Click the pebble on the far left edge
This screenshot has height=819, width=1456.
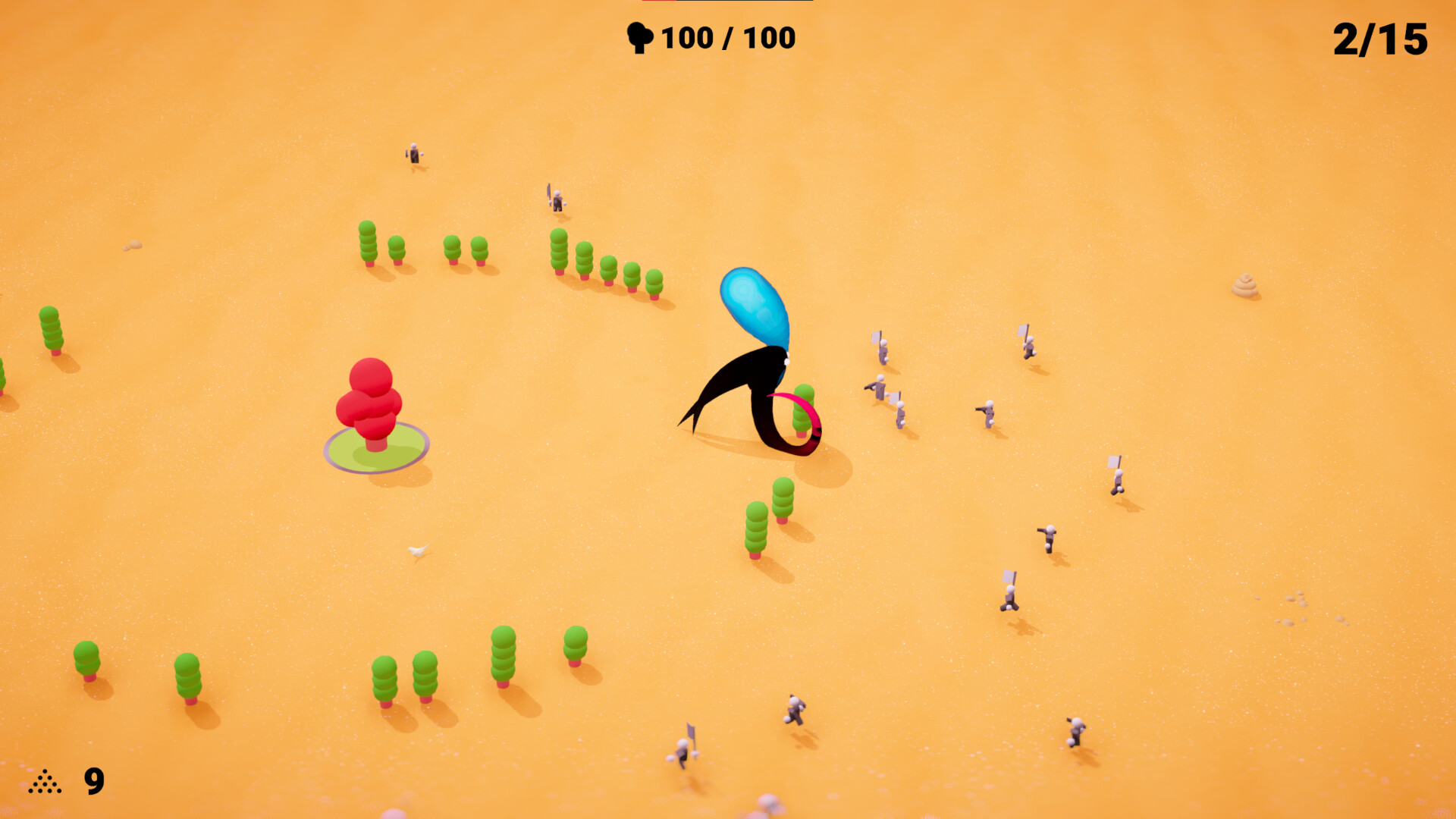coord(133,244)
